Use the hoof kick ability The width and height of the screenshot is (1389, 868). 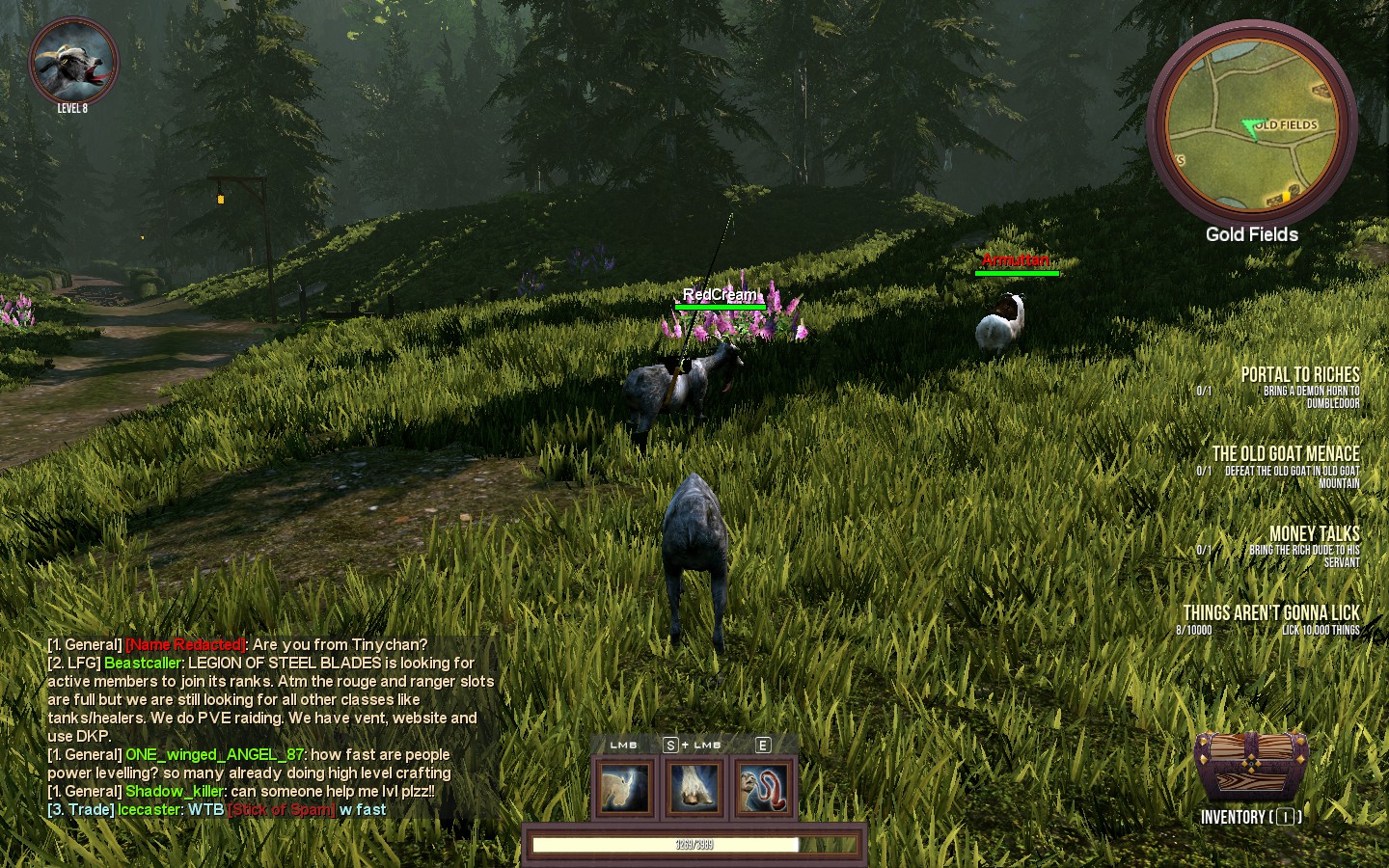(694, 787)
